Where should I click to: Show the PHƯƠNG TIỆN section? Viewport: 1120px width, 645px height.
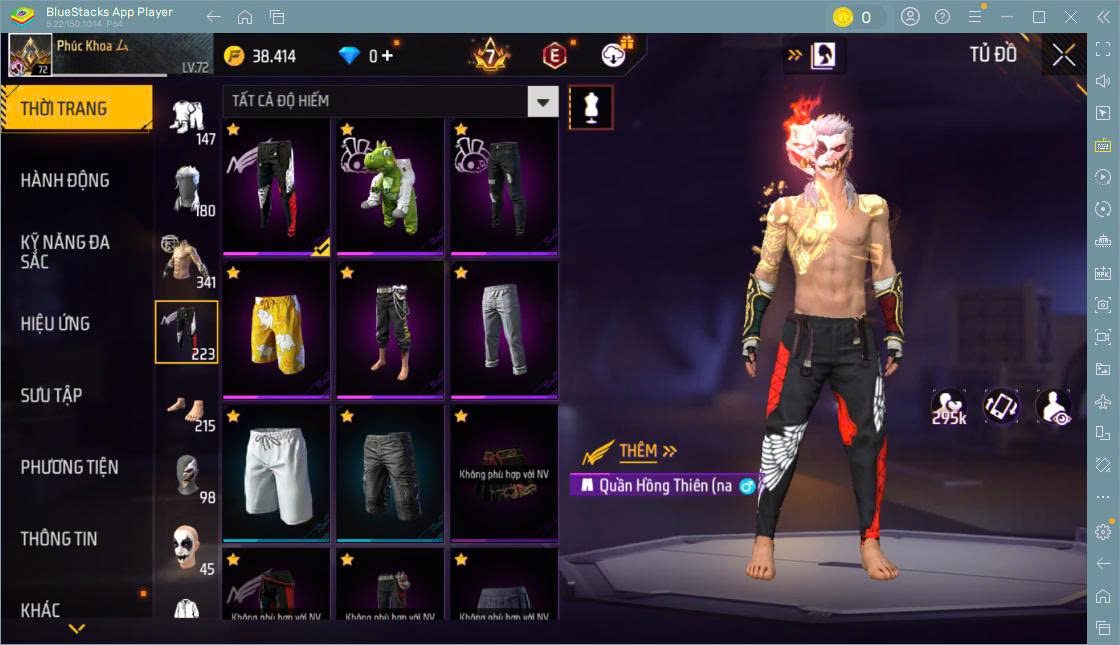[70, 467]
